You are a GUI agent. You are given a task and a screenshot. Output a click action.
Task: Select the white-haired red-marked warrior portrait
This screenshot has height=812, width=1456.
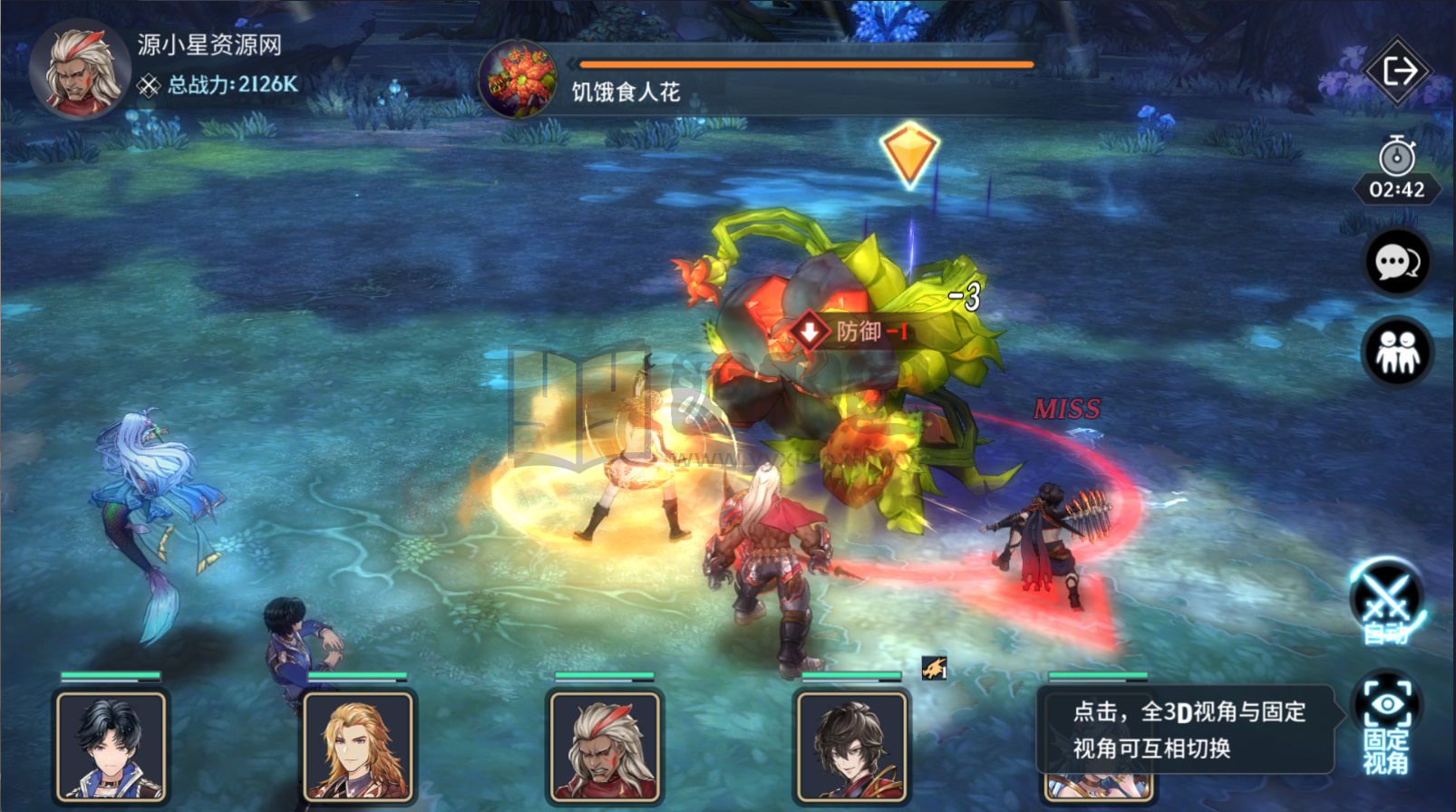[x=605, y=746]
